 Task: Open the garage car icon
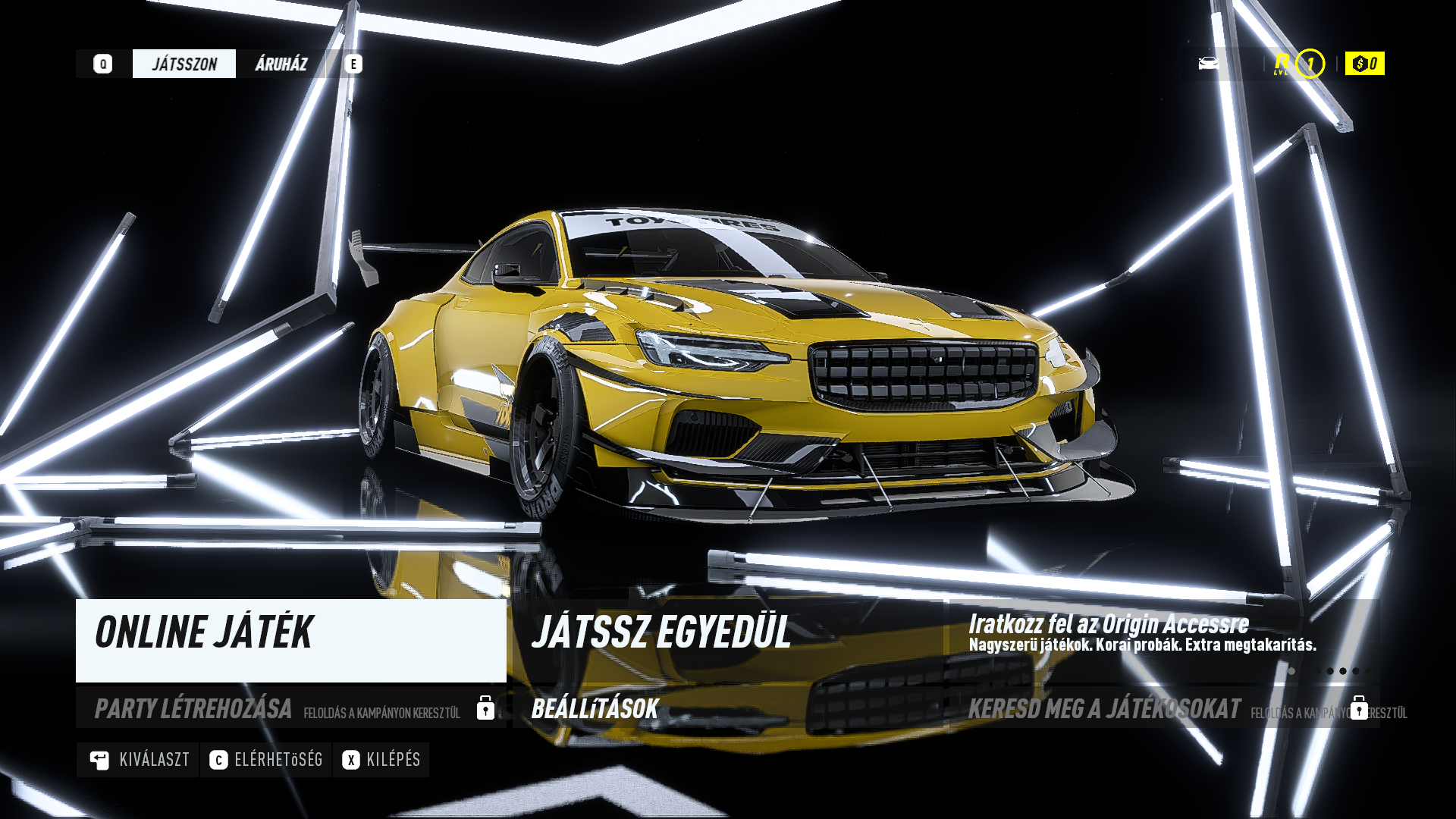[1209, 64]
